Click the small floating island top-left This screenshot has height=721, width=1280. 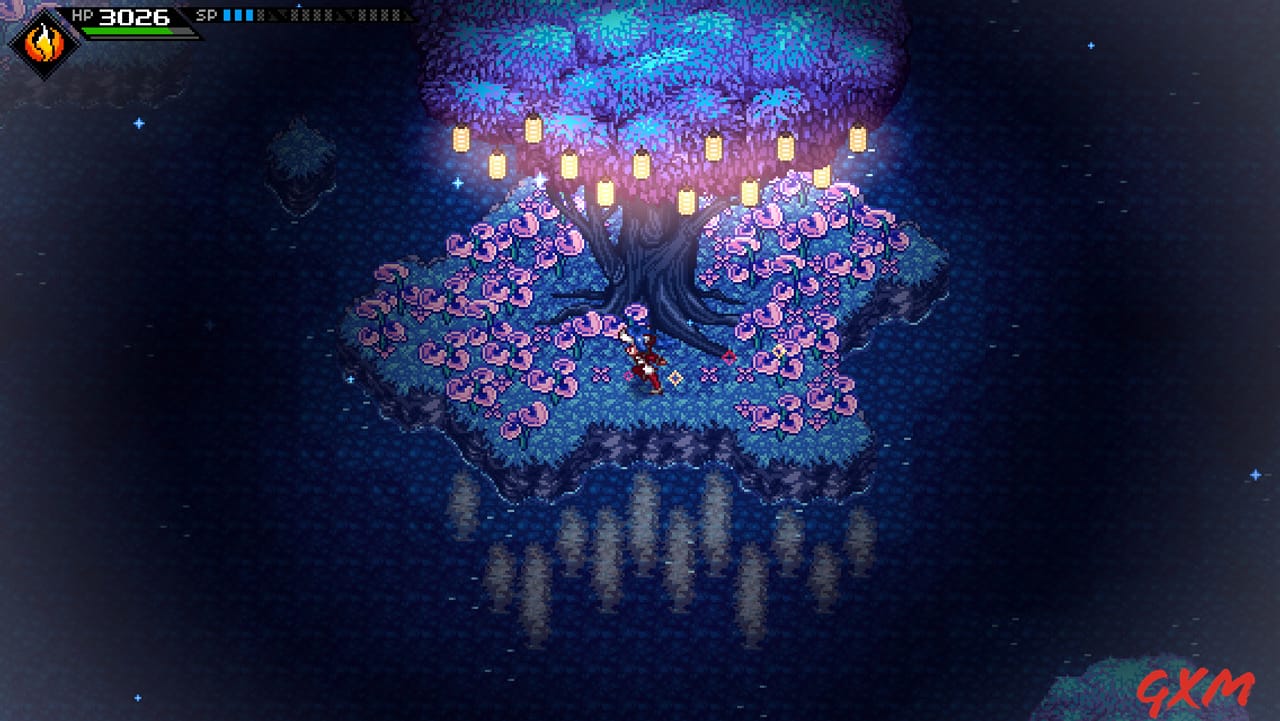tap(300, 160)
